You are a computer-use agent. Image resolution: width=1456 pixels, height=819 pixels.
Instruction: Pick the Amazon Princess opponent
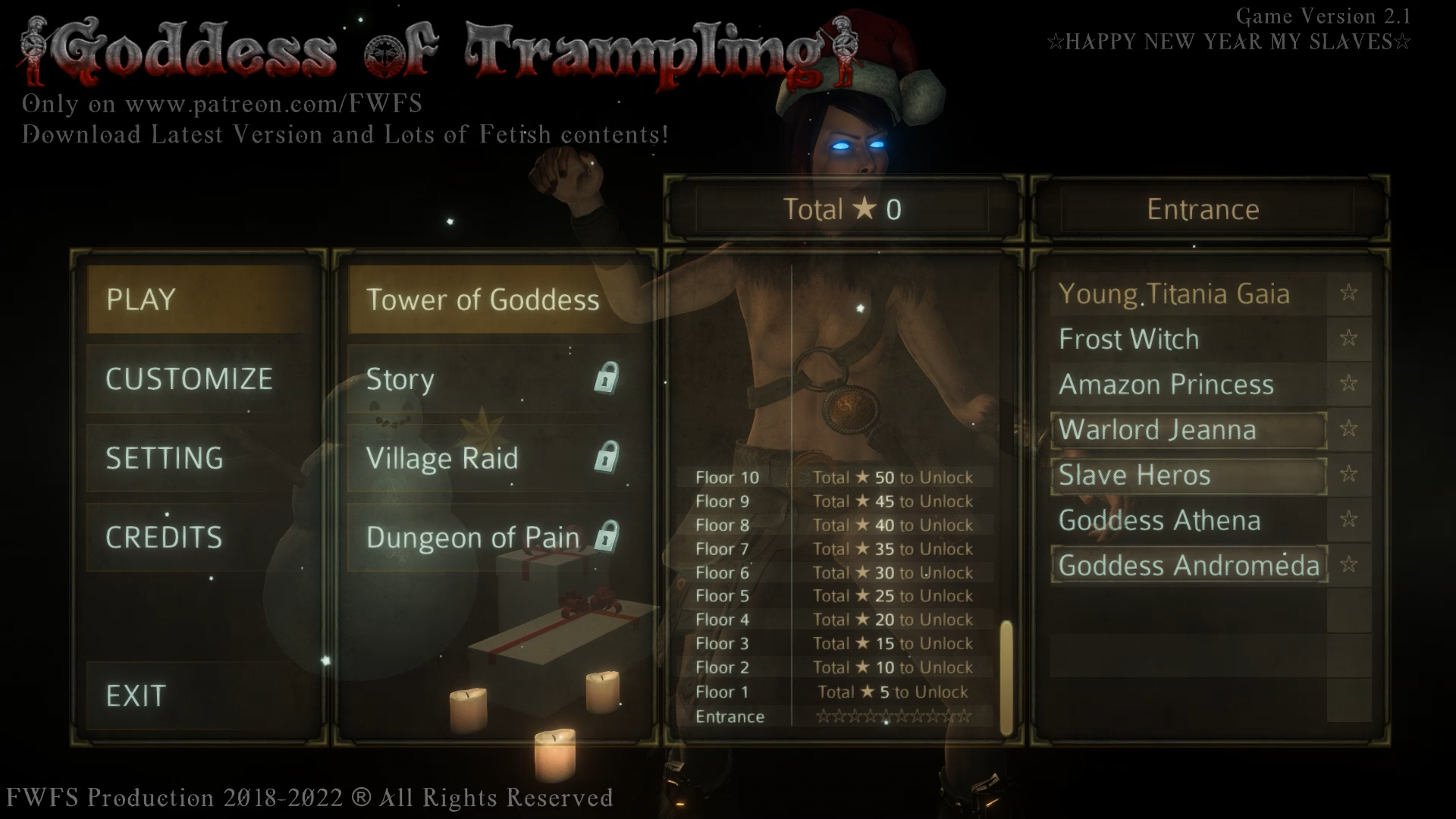[1188, 384]
